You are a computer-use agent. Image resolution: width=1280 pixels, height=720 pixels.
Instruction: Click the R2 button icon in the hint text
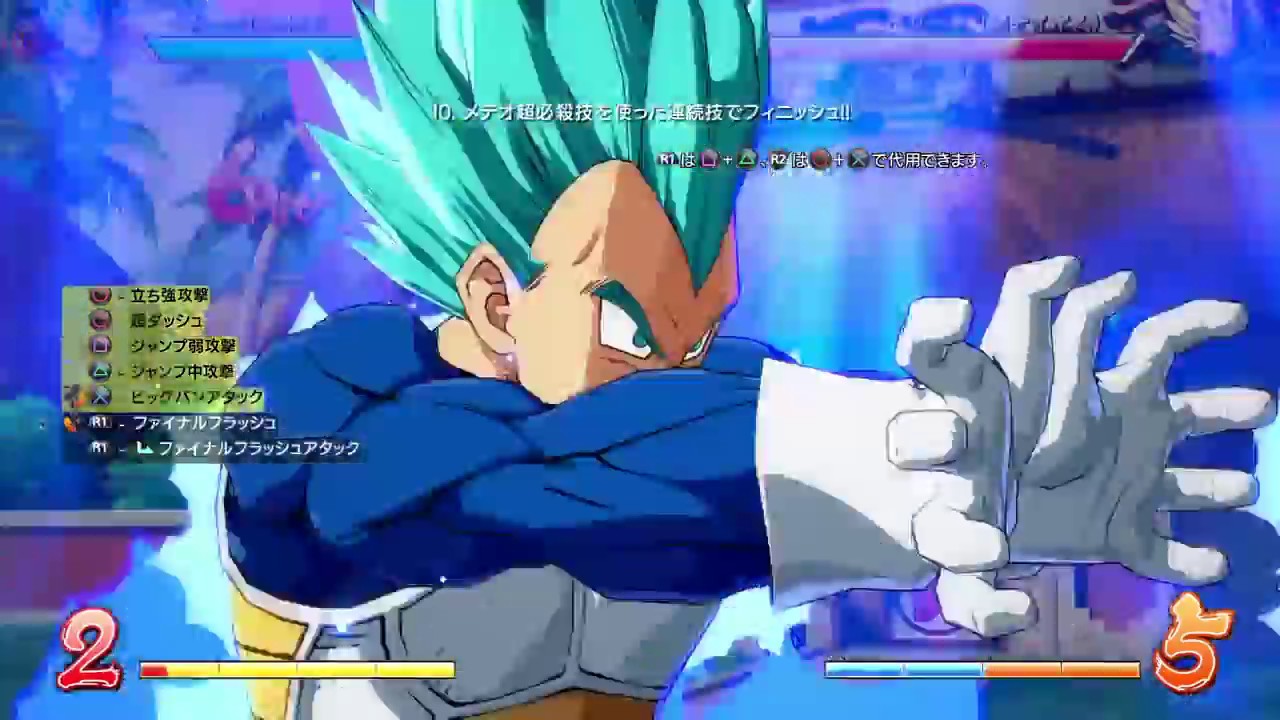778,158
